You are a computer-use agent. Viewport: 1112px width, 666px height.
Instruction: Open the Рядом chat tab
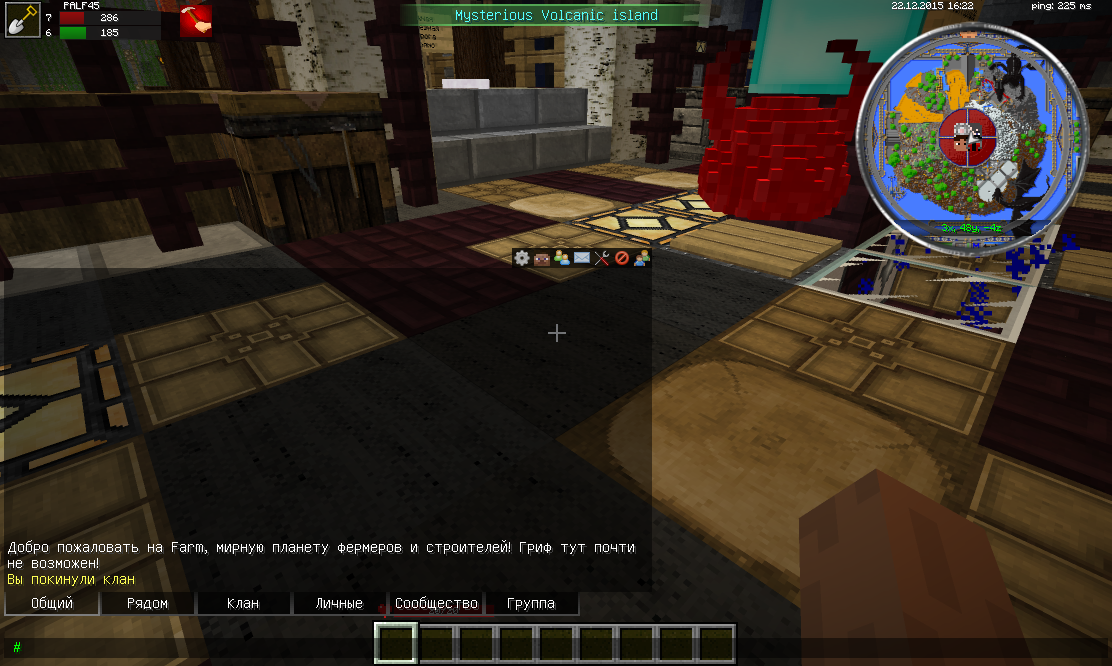pyautogui.click(x=148, y=603)
